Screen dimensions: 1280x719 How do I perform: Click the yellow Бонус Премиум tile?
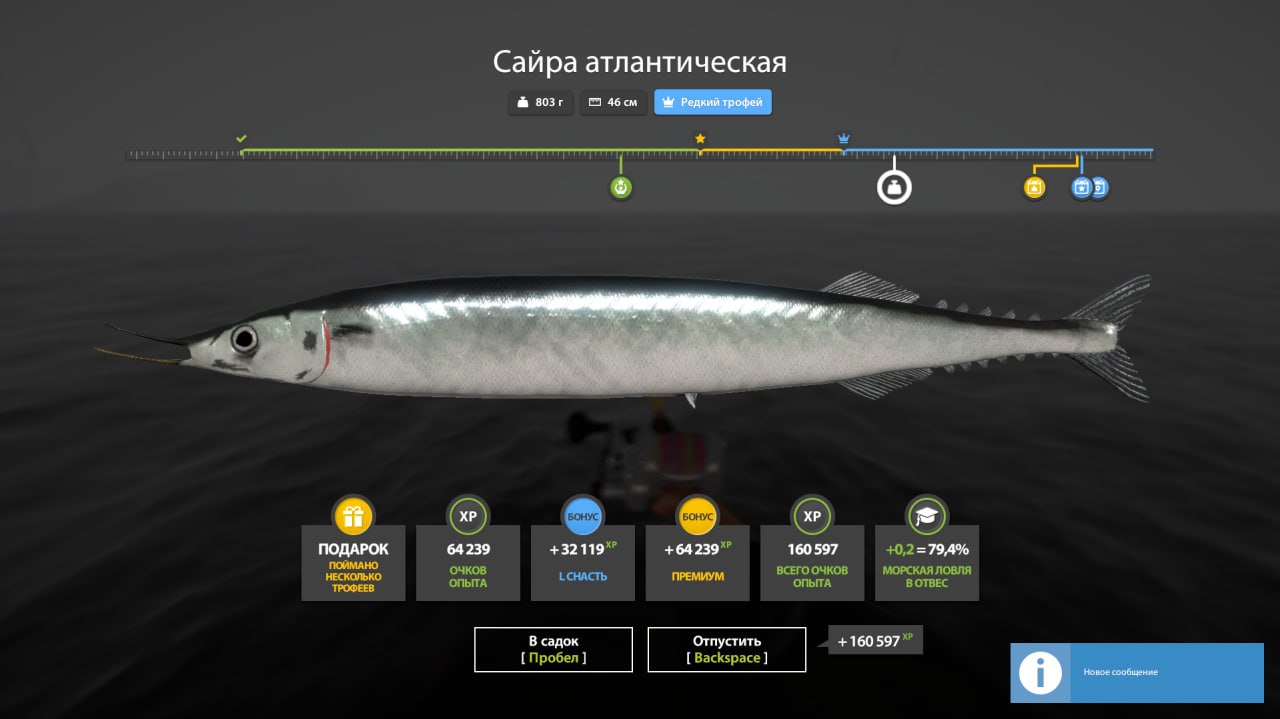[697, 561]
